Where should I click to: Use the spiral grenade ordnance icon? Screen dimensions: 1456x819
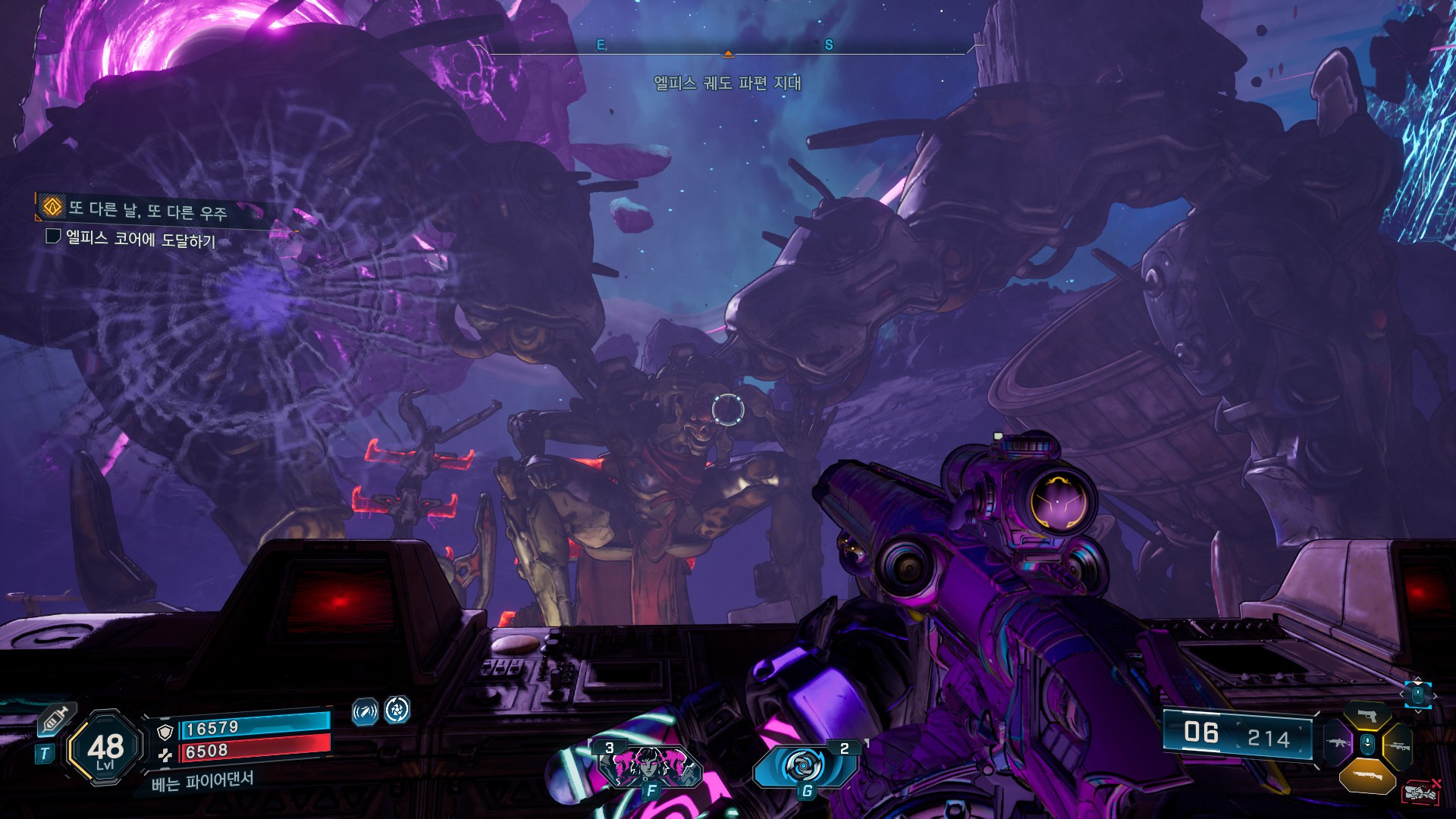point(805,766)
